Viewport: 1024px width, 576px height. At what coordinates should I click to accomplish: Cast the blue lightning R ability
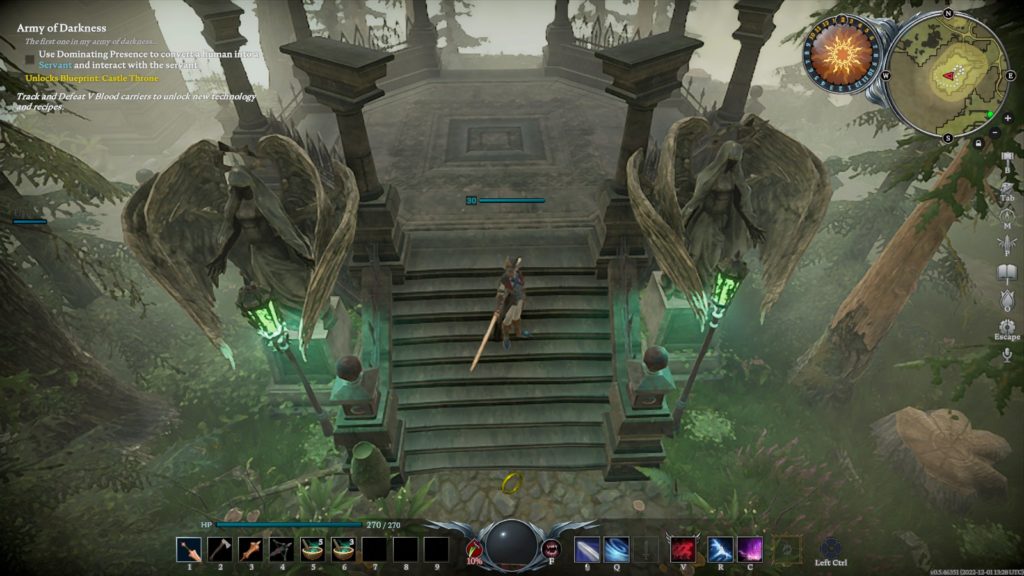point(720,549)
